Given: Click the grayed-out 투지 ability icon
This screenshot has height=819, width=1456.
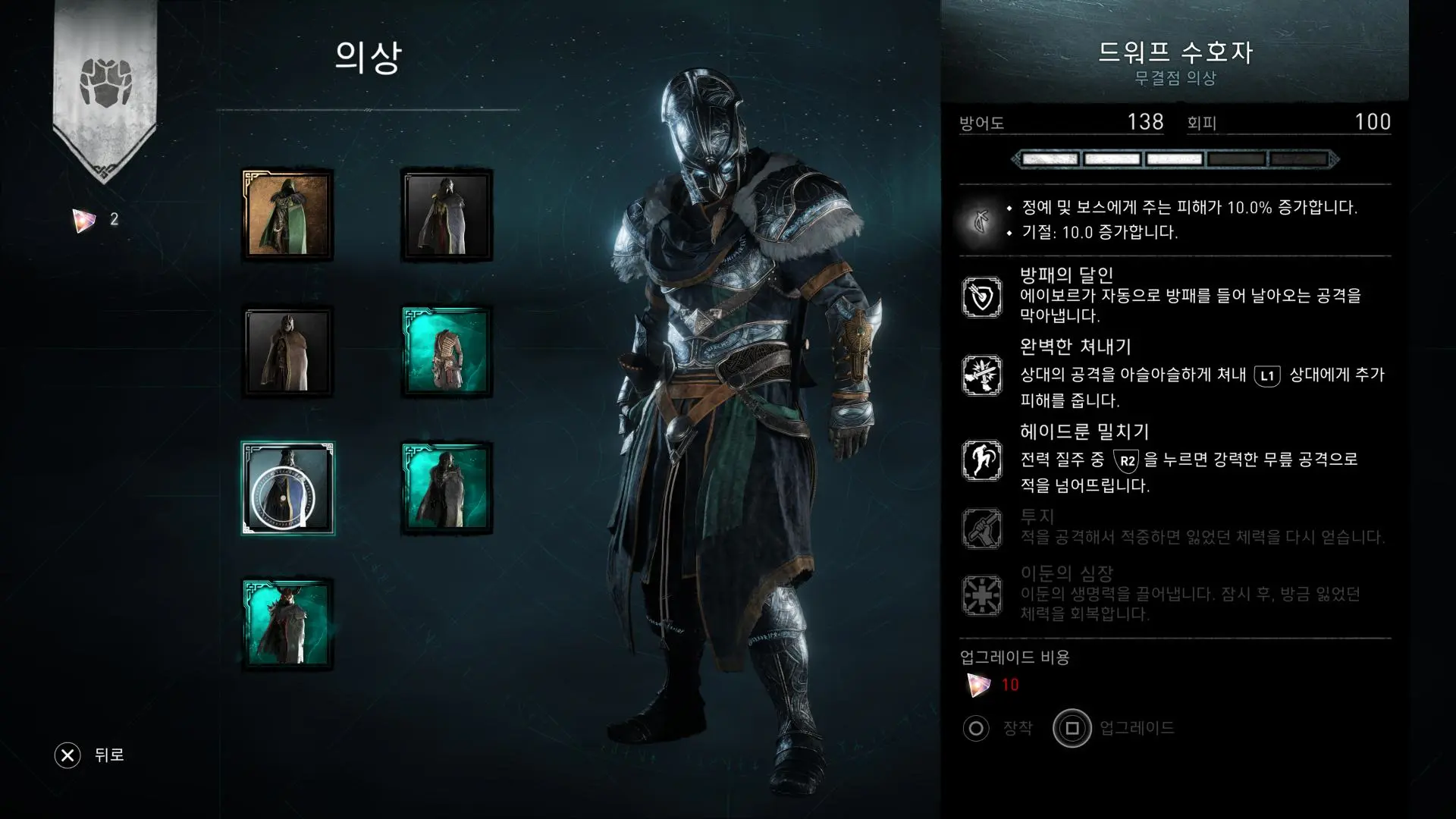Looking at the screenshot, I should click(x=981, y=527).
